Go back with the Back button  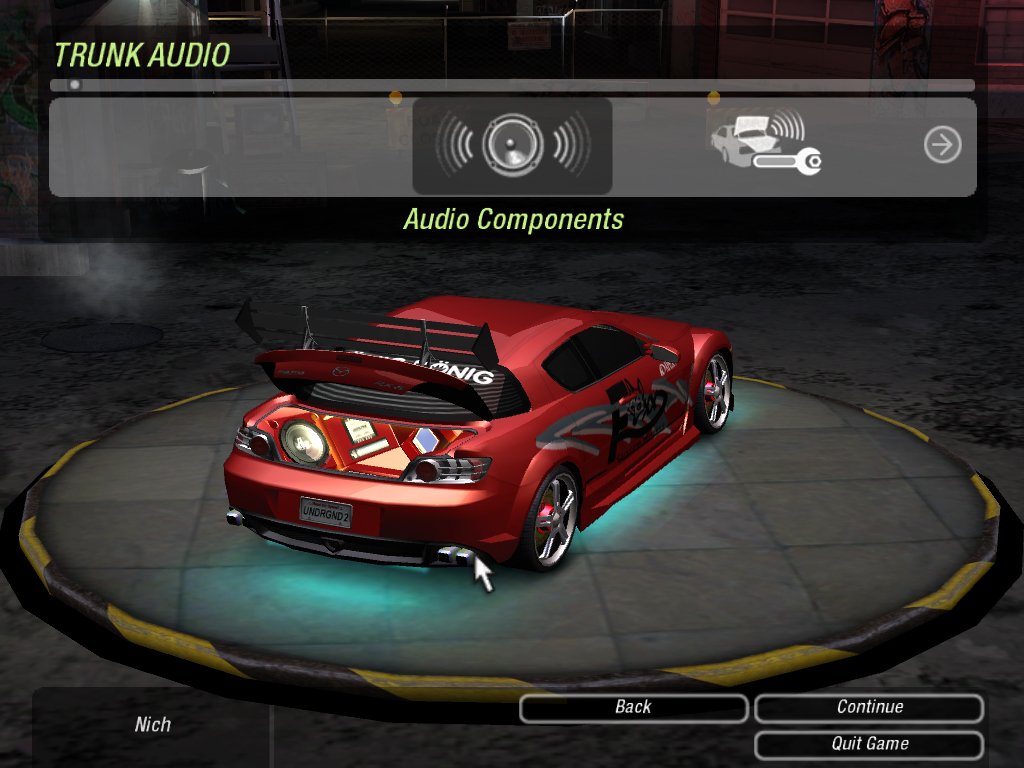point(633,708)
